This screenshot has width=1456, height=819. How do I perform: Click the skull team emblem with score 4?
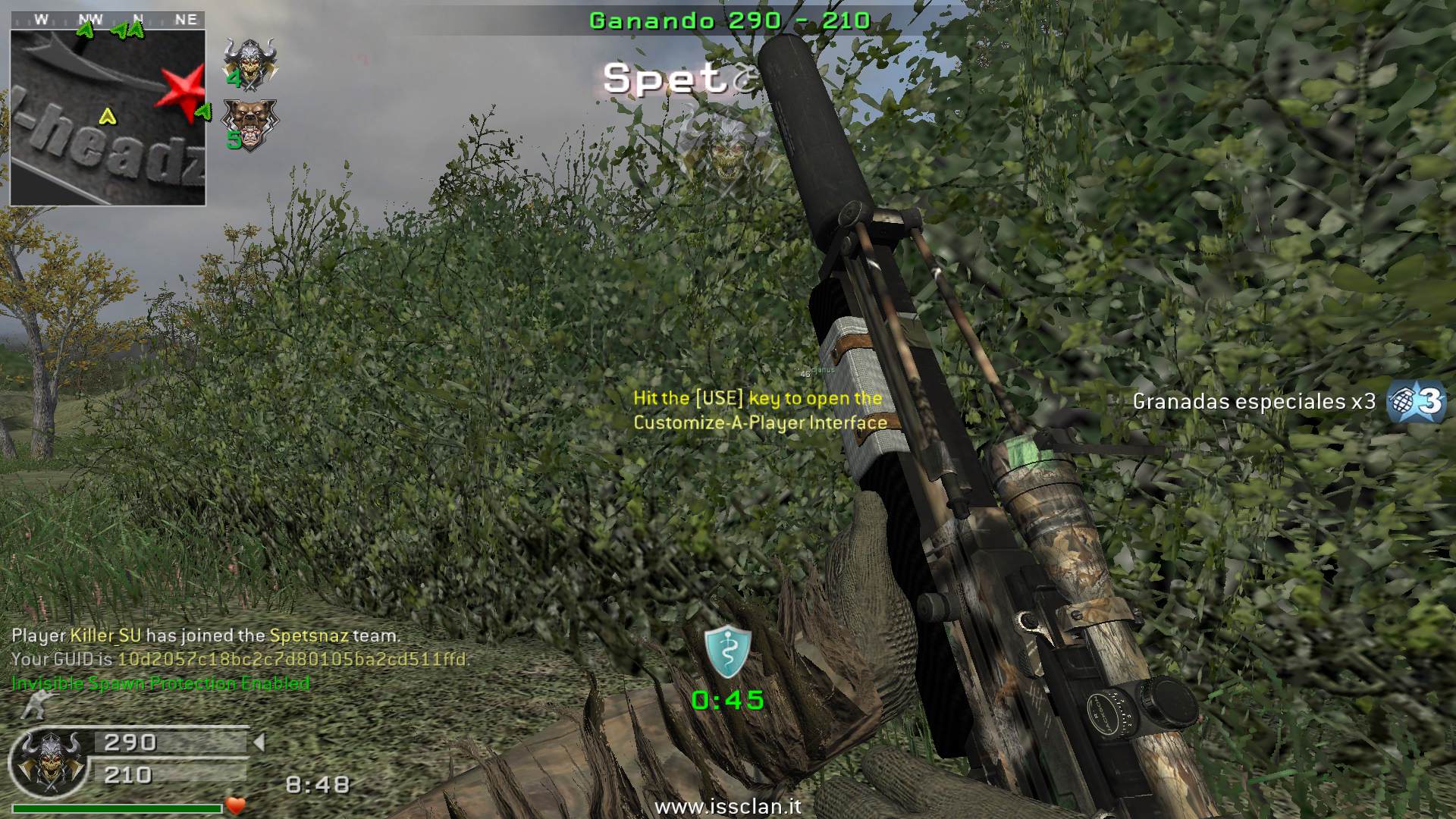click(249, 63)
